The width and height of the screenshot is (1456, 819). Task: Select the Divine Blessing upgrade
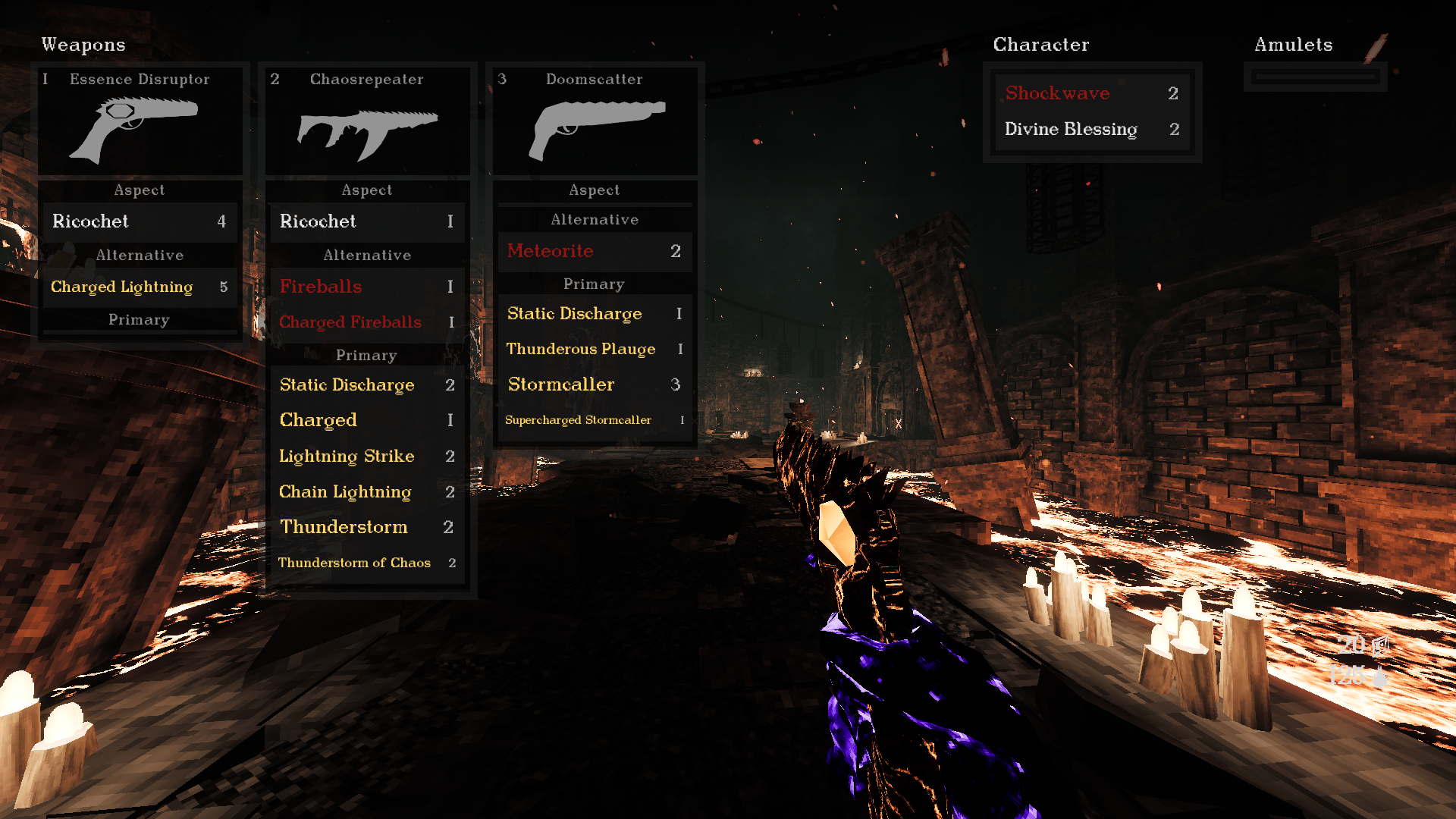click(1071, 129)
